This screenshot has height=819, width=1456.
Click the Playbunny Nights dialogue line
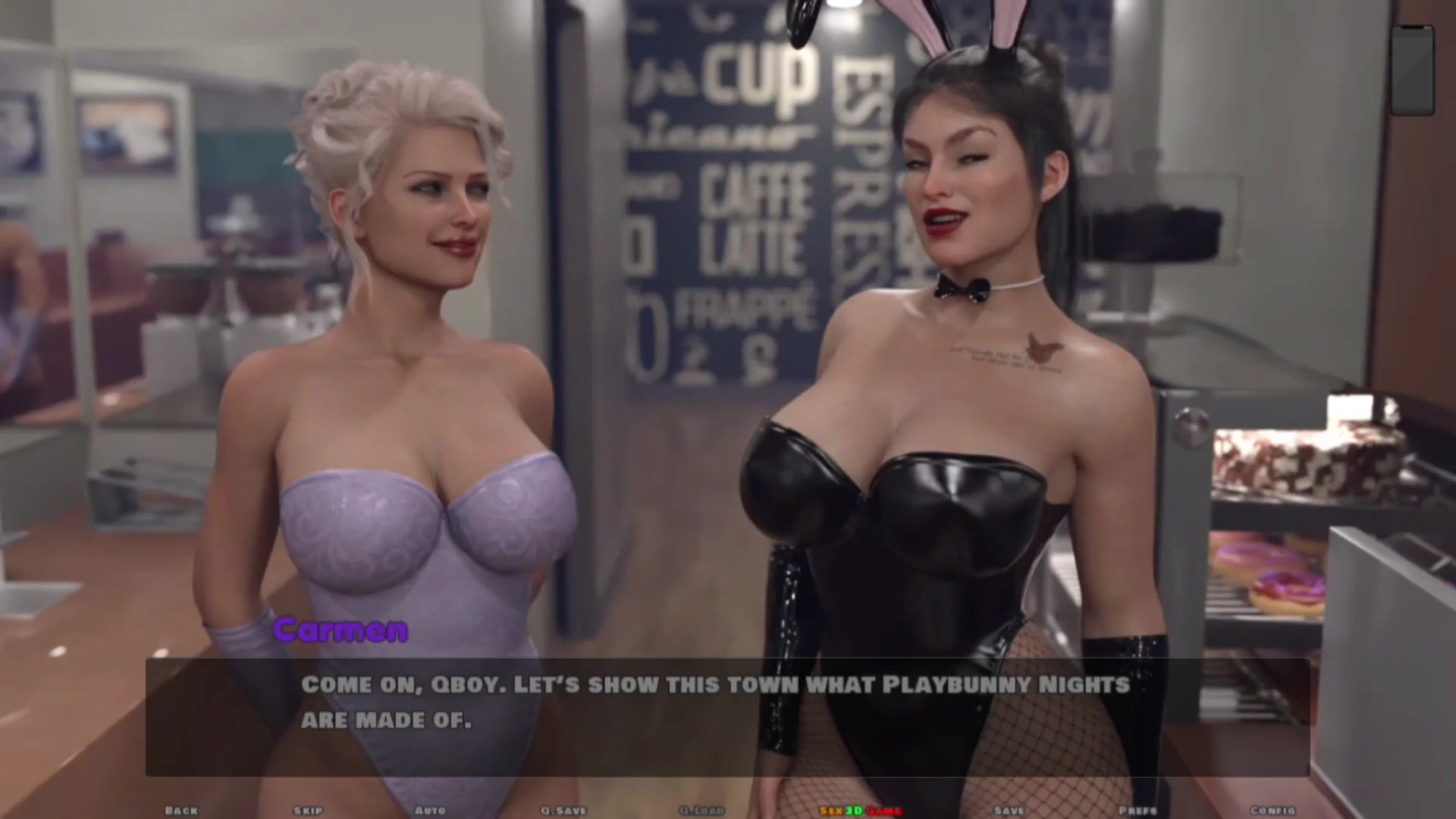(x=713, y=683)
